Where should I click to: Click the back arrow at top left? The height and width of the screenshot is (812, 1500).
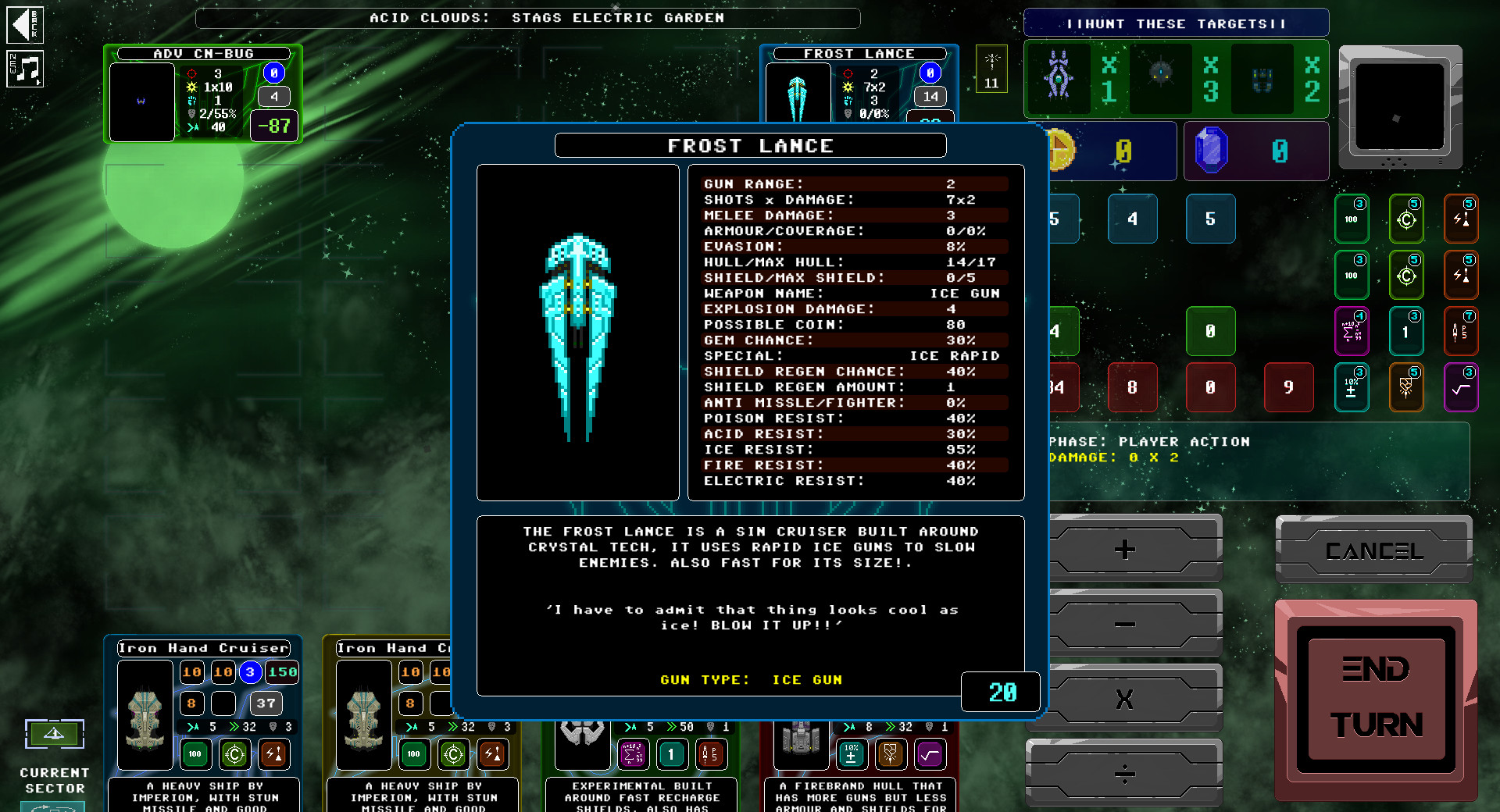(x=23, y=26)
